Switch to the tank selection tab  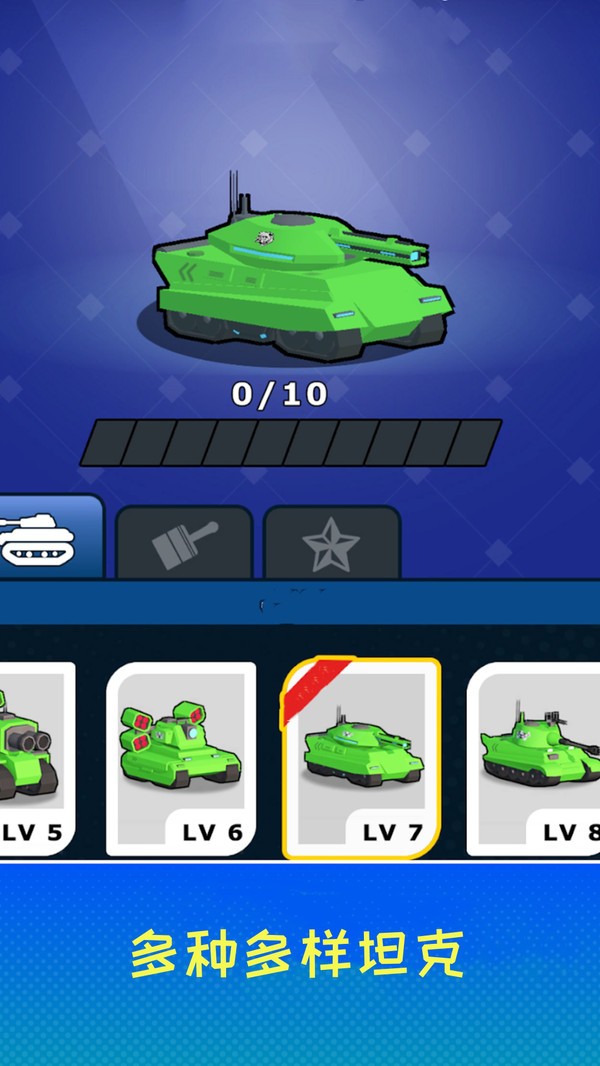45,538
